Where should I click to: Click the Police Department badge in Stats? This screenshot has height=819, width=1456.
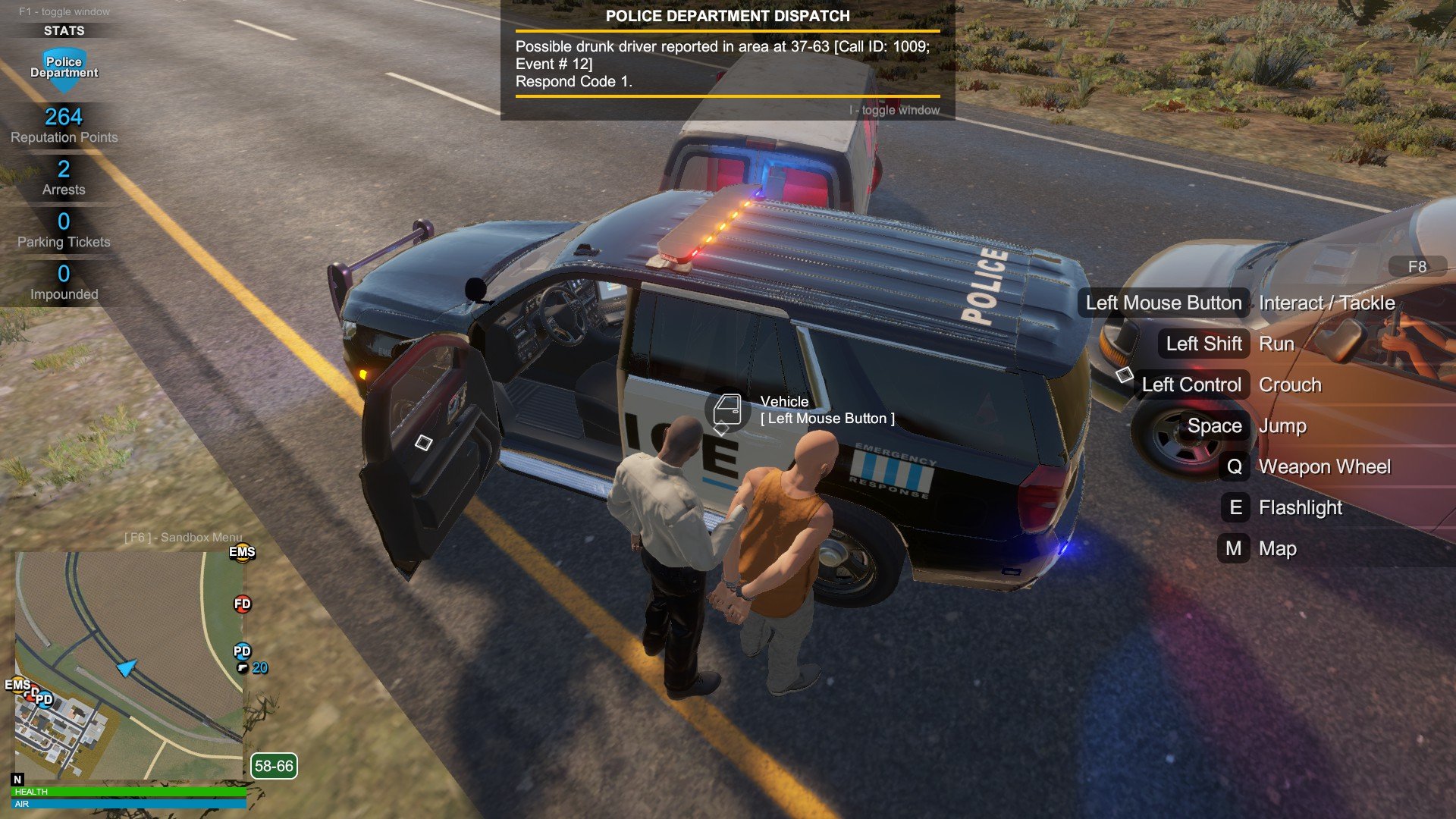[64, 68]
